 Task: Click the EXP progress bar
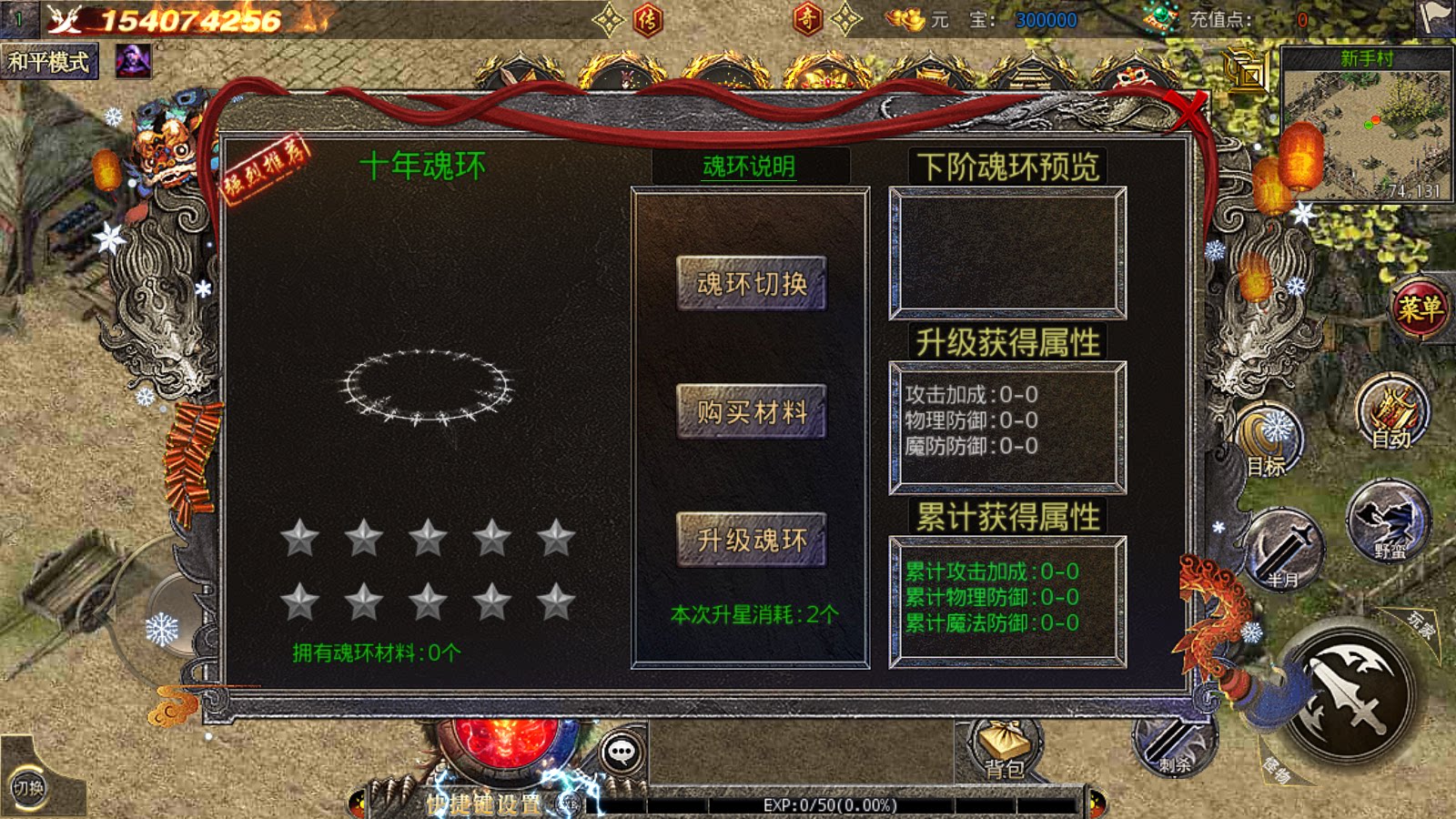pos(828,804)
